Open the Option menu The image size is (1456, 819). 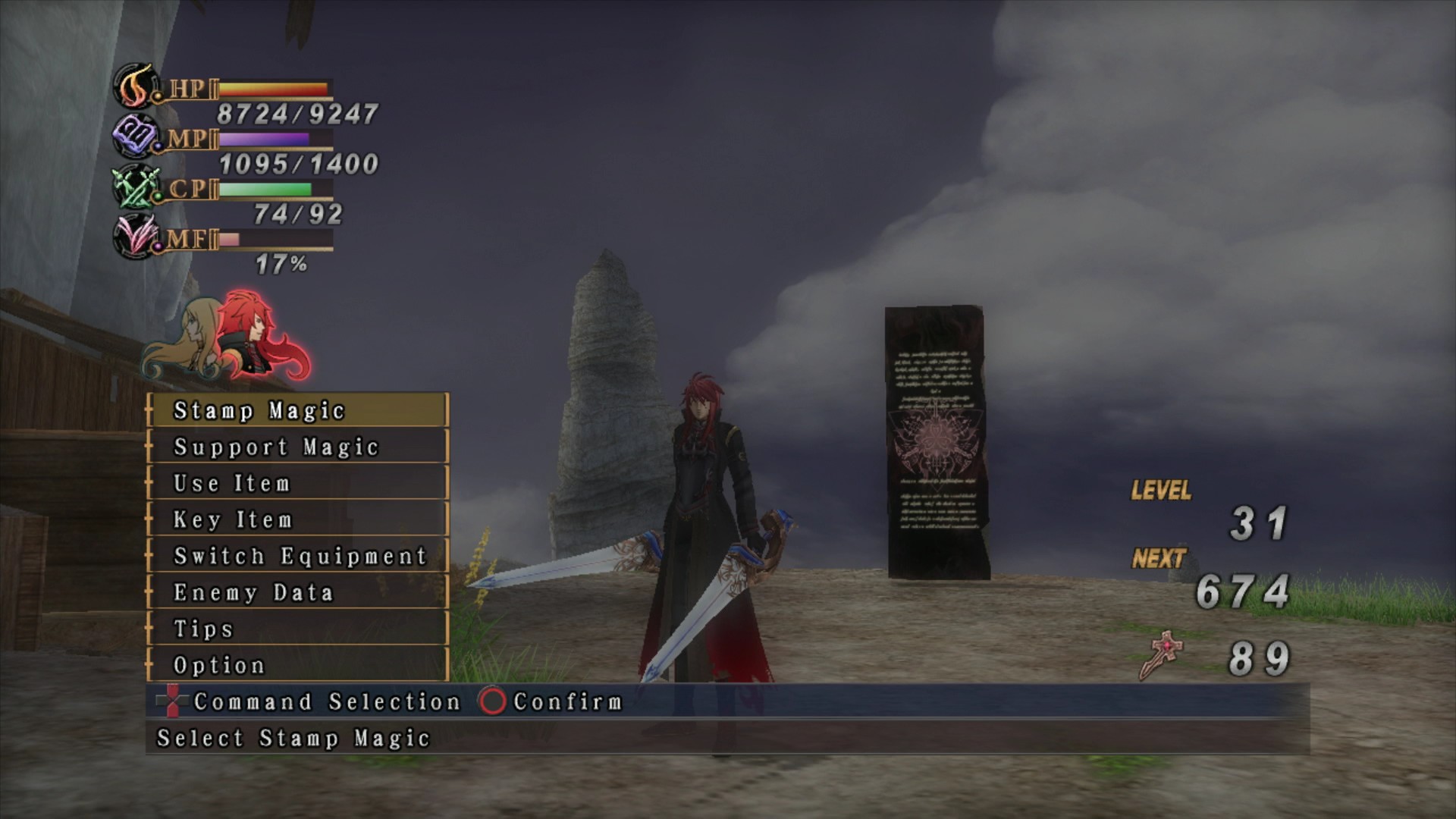(x=297, y=665)
